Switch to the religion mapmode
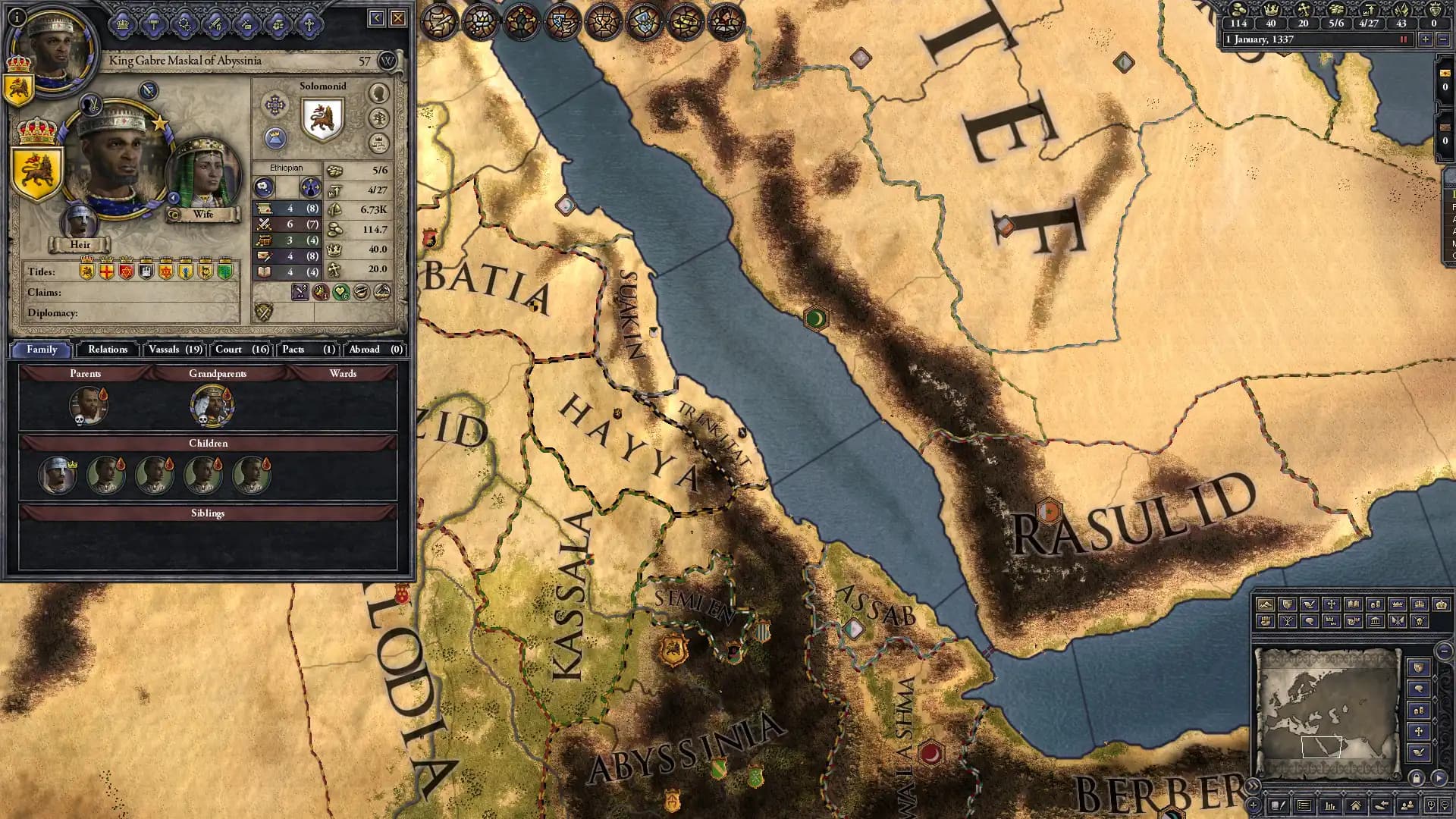The image size is (1456, 819). click(1331, 604)
